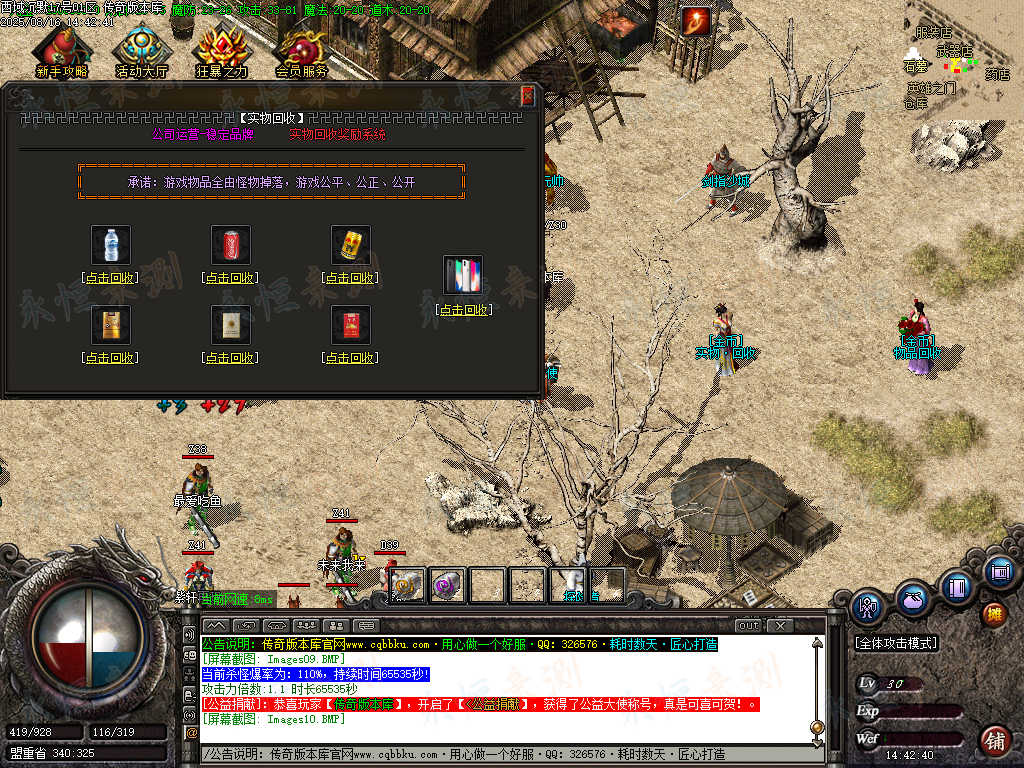This screenshot has height=768, width=1024.
Task: Click 点击回收 under the gold energy drink
Action: [x=350, y=278]
